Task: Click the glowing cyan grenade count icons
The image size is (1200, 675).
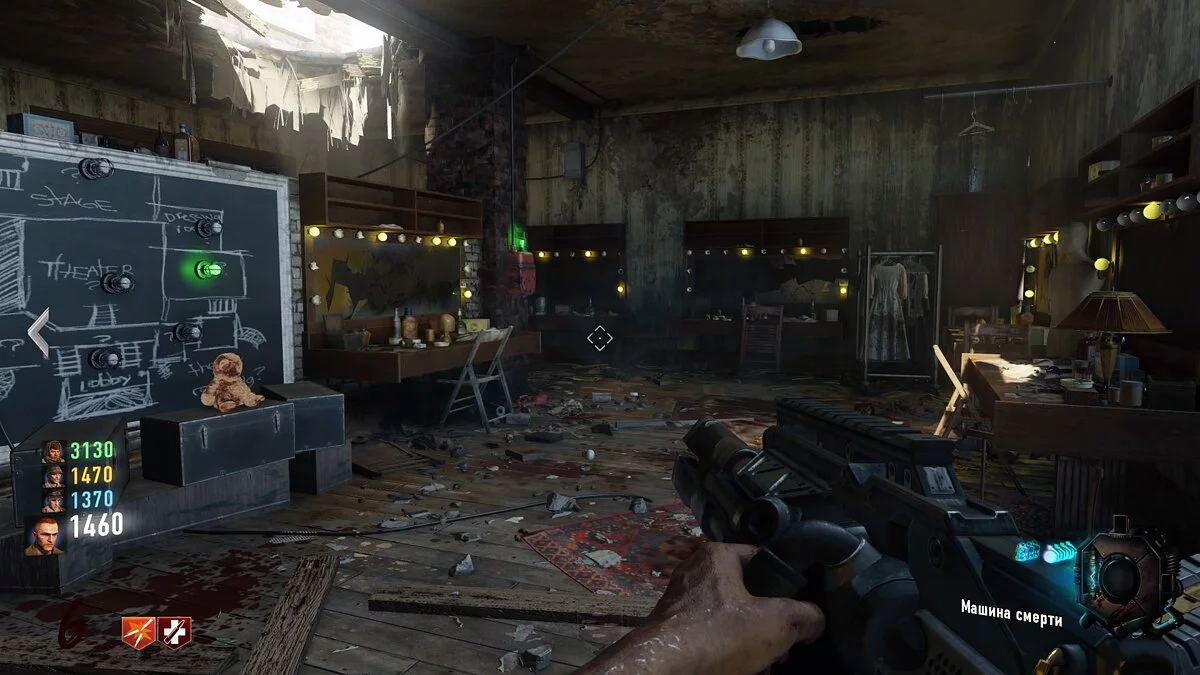Action: tap(1045, 551)
